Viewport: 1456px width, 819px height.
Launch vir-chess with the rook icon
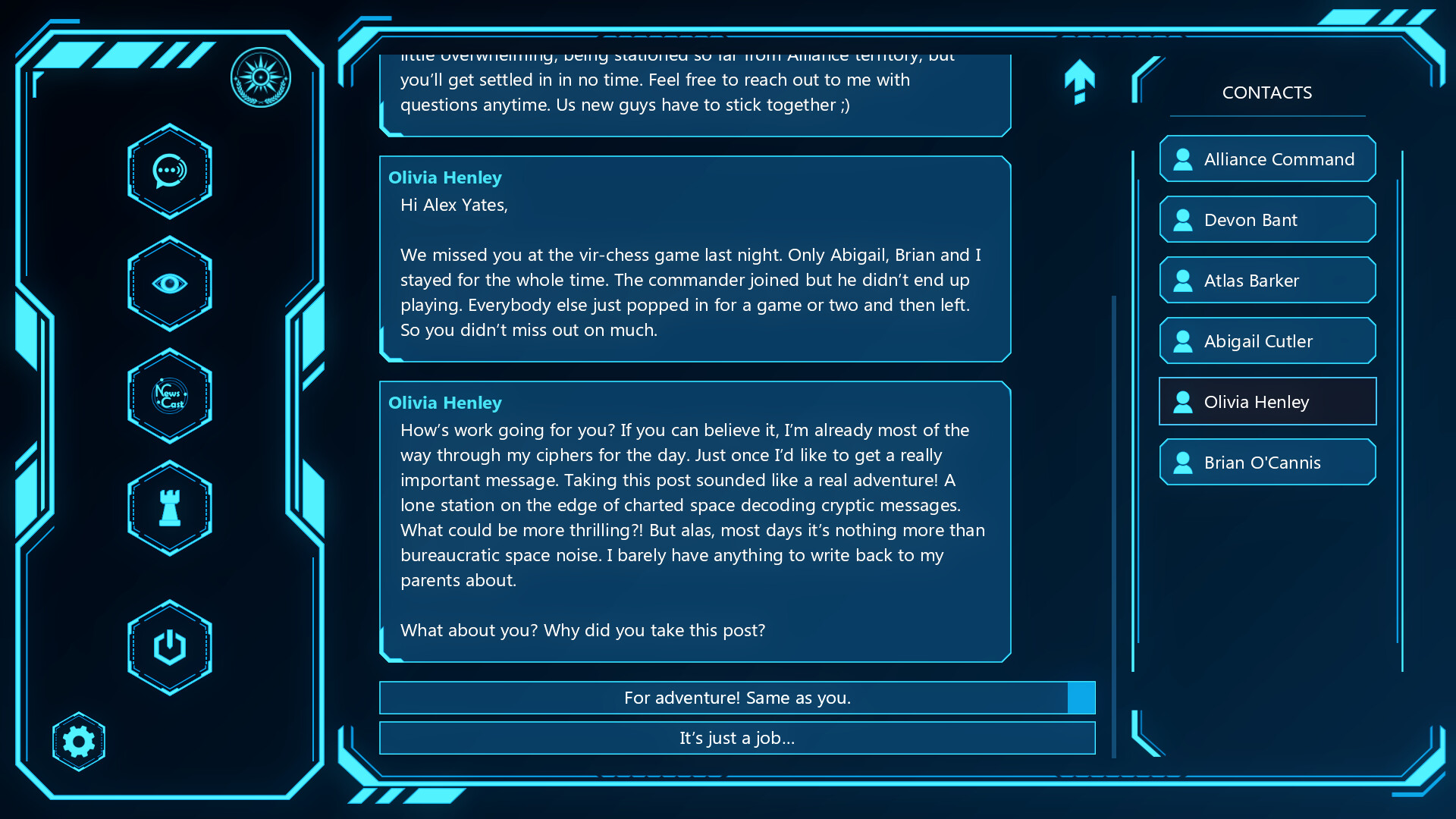click(169, 508)
